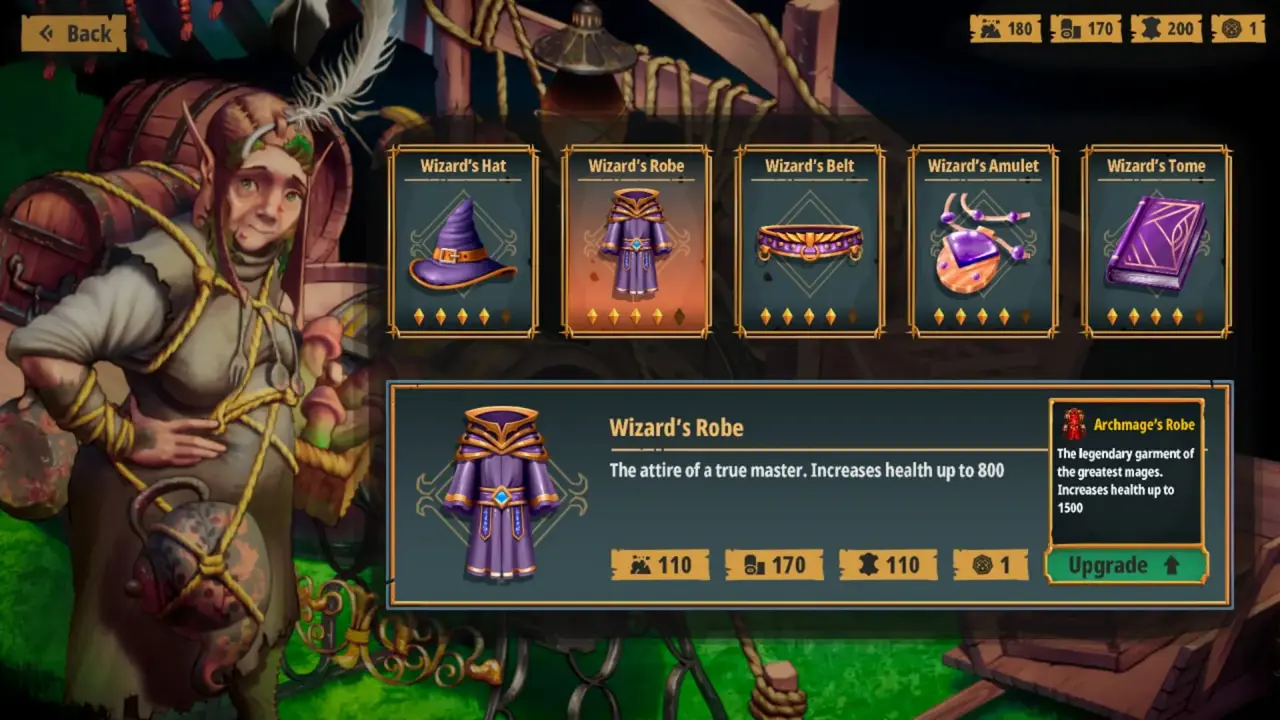
Task: Select the Wizard's Hat card
Action: pyautogui.click(x=463, y=242)
